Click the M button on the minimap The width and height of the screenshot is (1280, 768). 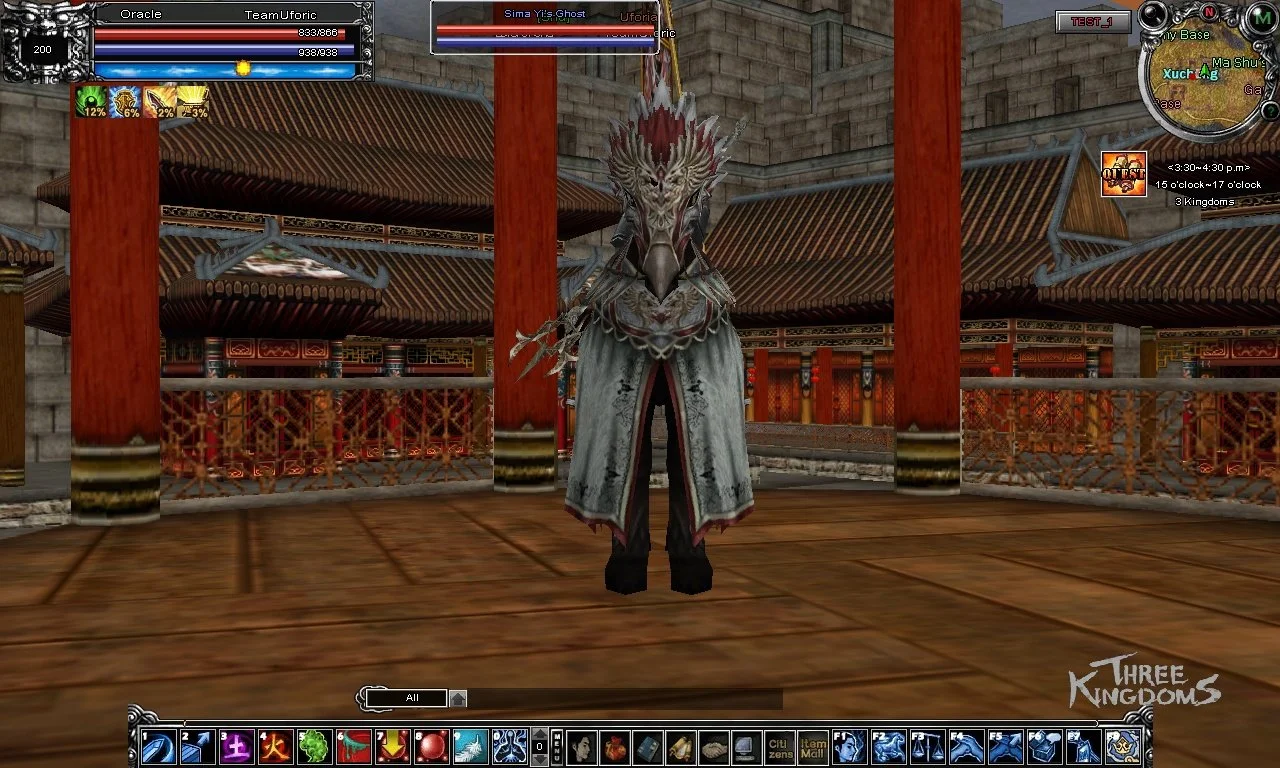1262,18
